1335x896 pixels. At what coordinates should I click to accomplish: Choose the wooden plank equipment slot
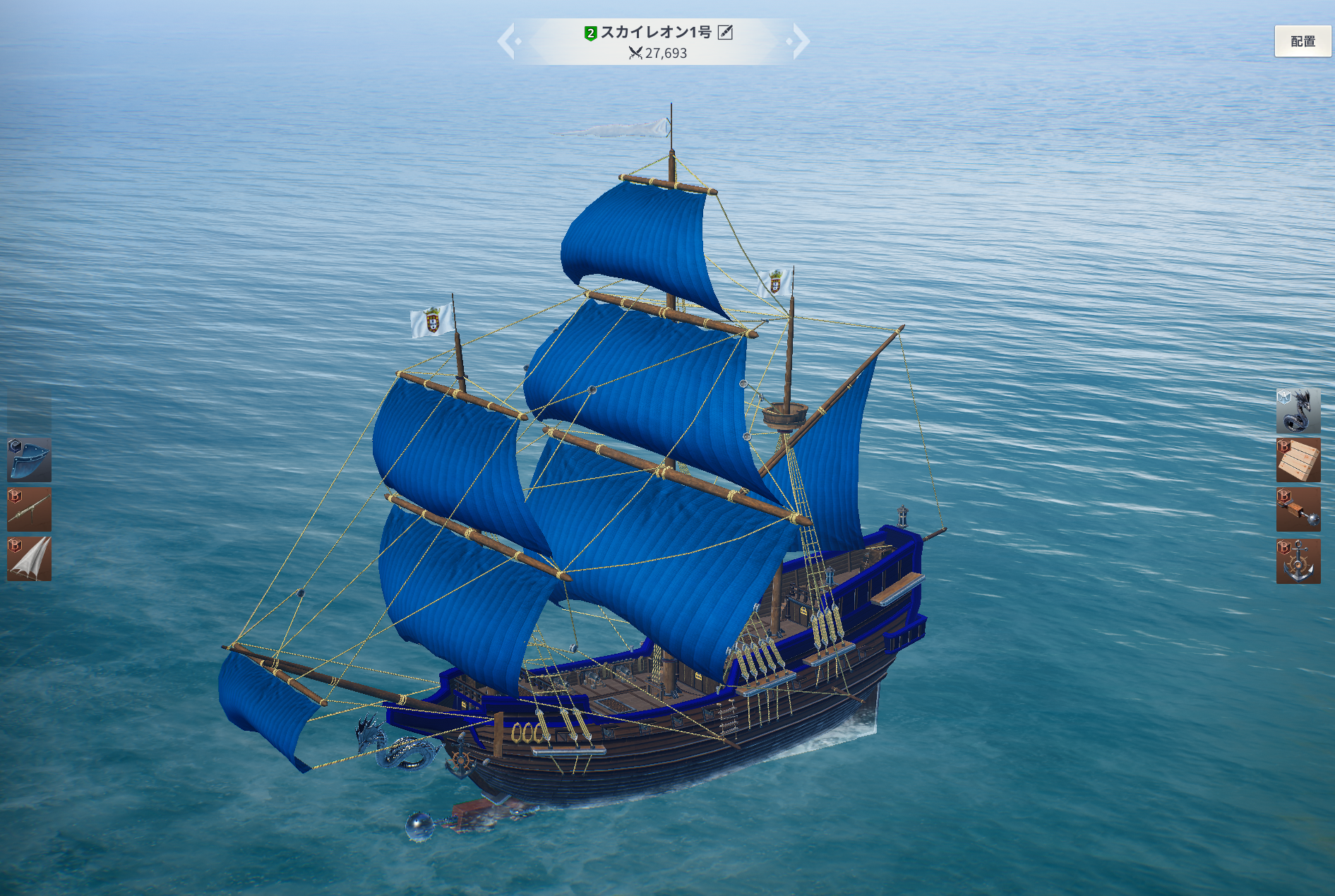tap(1298, 460)
